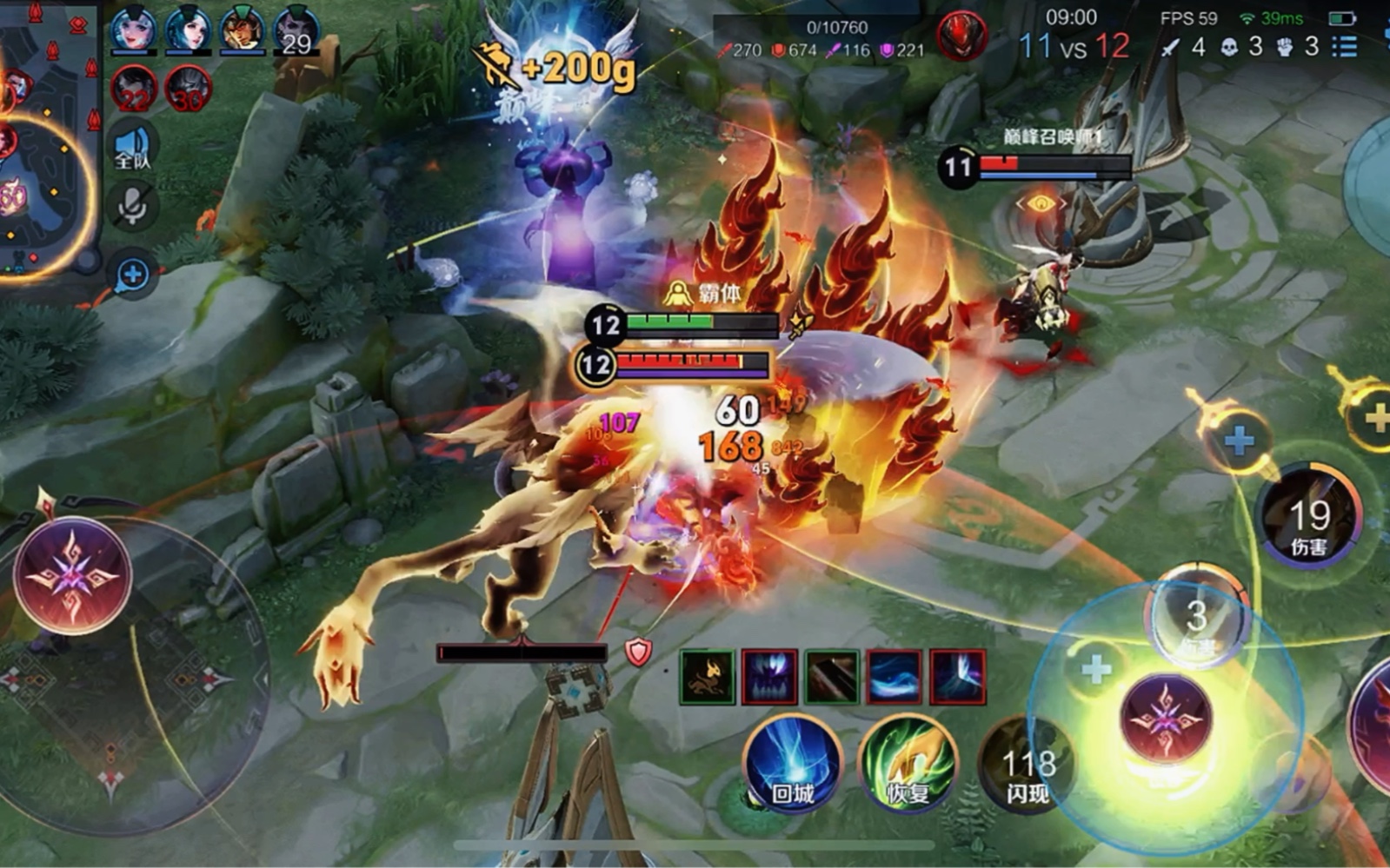Select the dark blade buff icon
This screenshot has width=1390, height=868.
(x=832, y=676)
